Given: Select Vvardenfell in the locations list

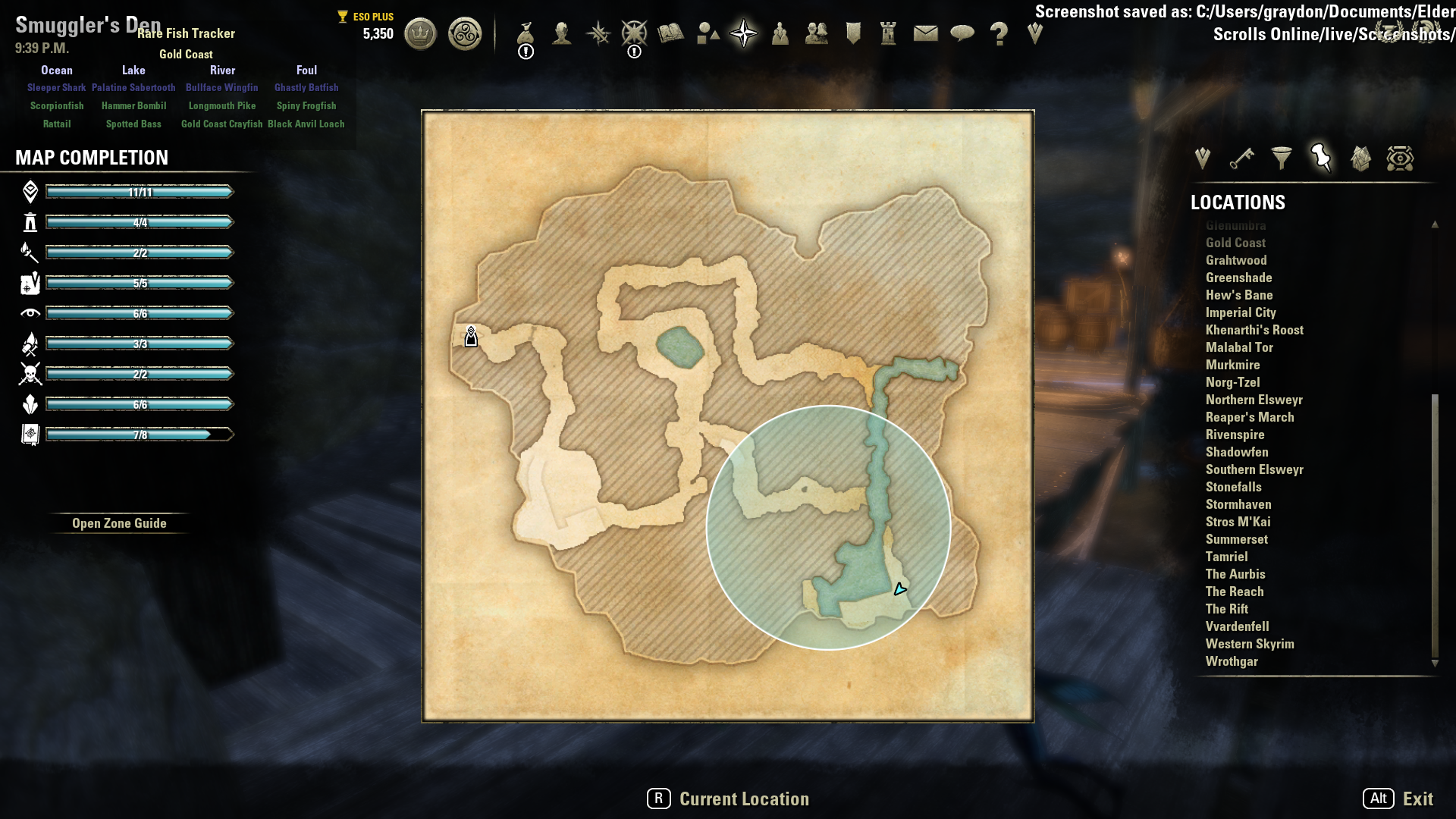Looking at the screenshot, I should 1237,626.
